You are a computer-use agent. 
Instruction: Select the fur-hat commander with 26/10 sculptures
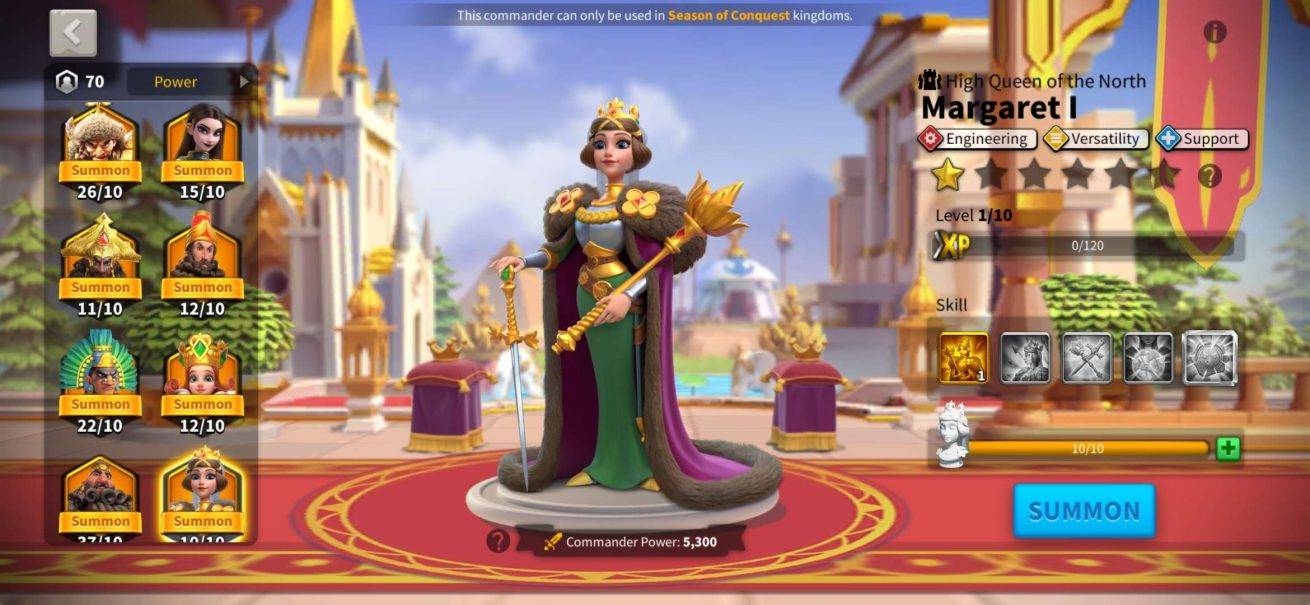[x=100, y=140]
